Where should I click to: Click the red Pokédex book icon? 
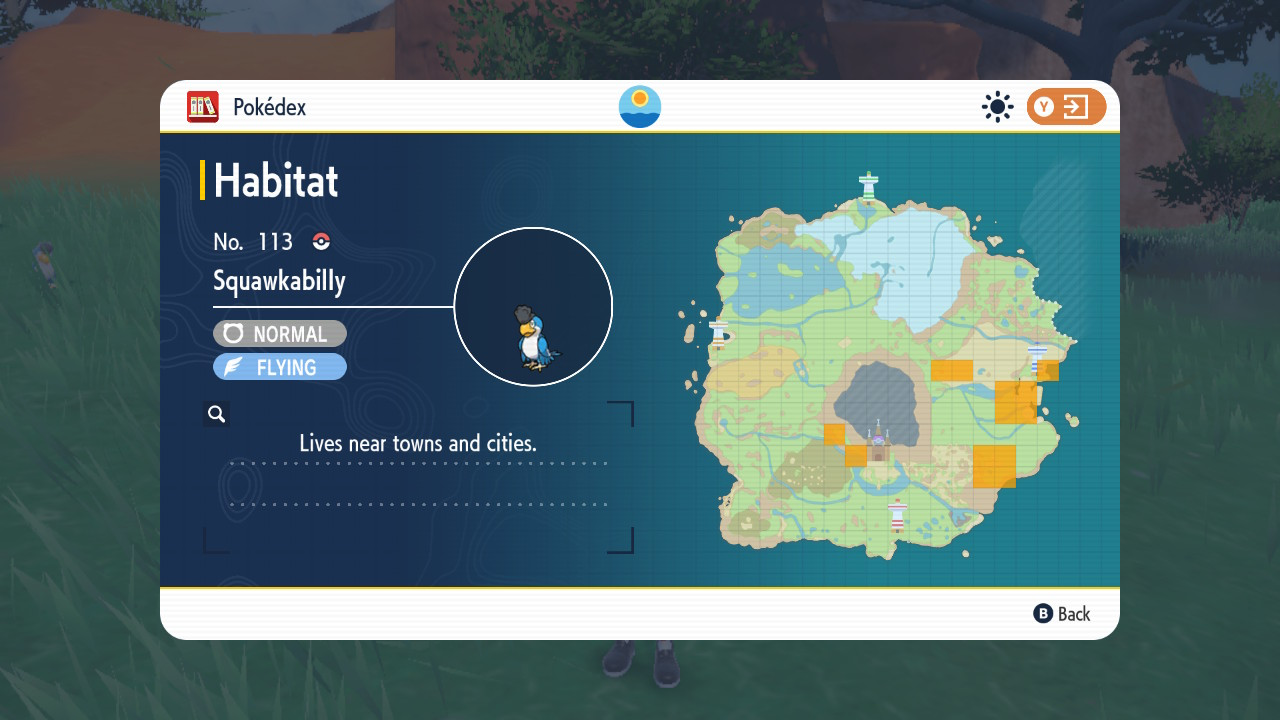click(201, 107)
